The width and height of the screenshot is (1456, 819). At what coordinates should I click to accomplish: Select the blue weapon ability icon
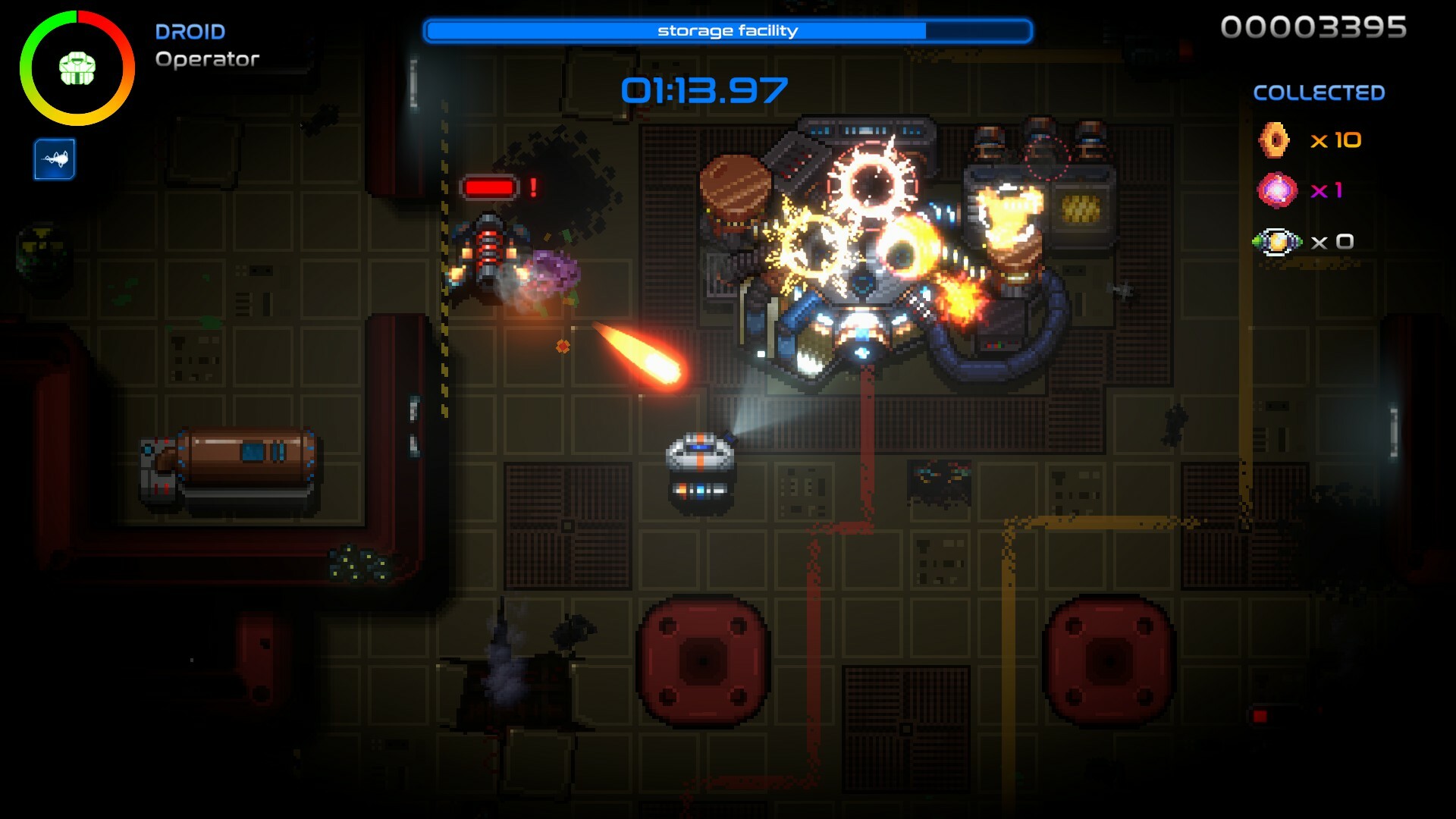(x=55, y=159)
